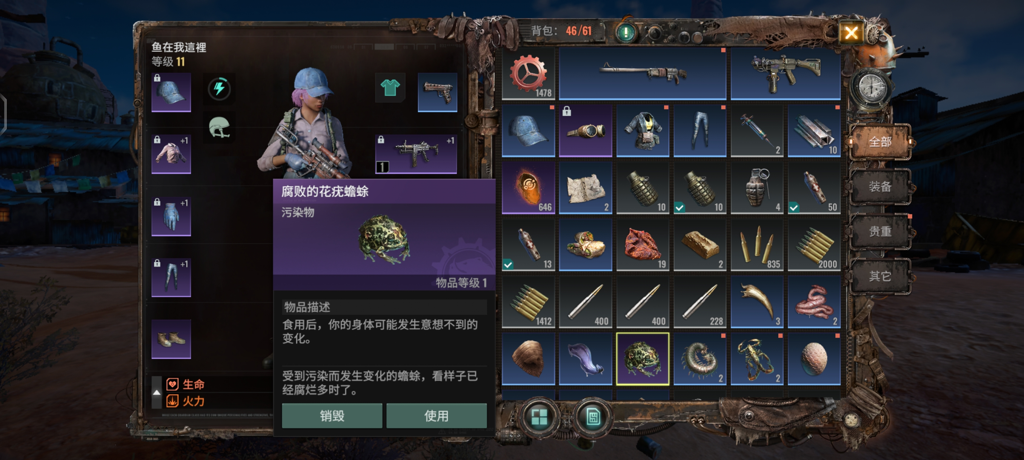Choose the goggles item slot

(585, 131)
